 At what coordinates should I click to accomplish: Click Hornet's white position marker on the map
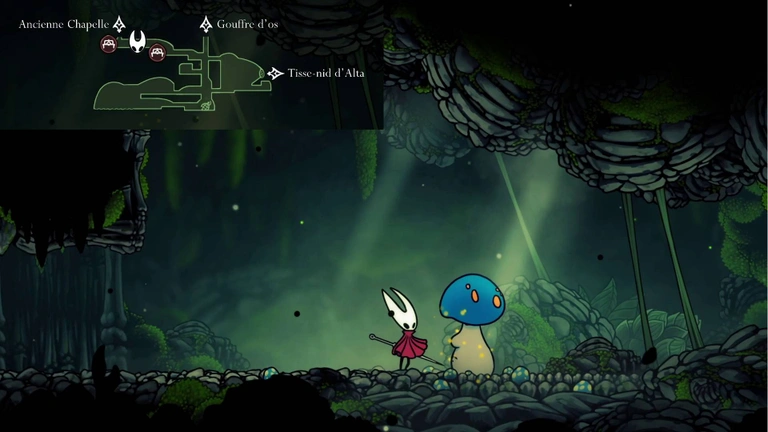click(x=137, y=42)
